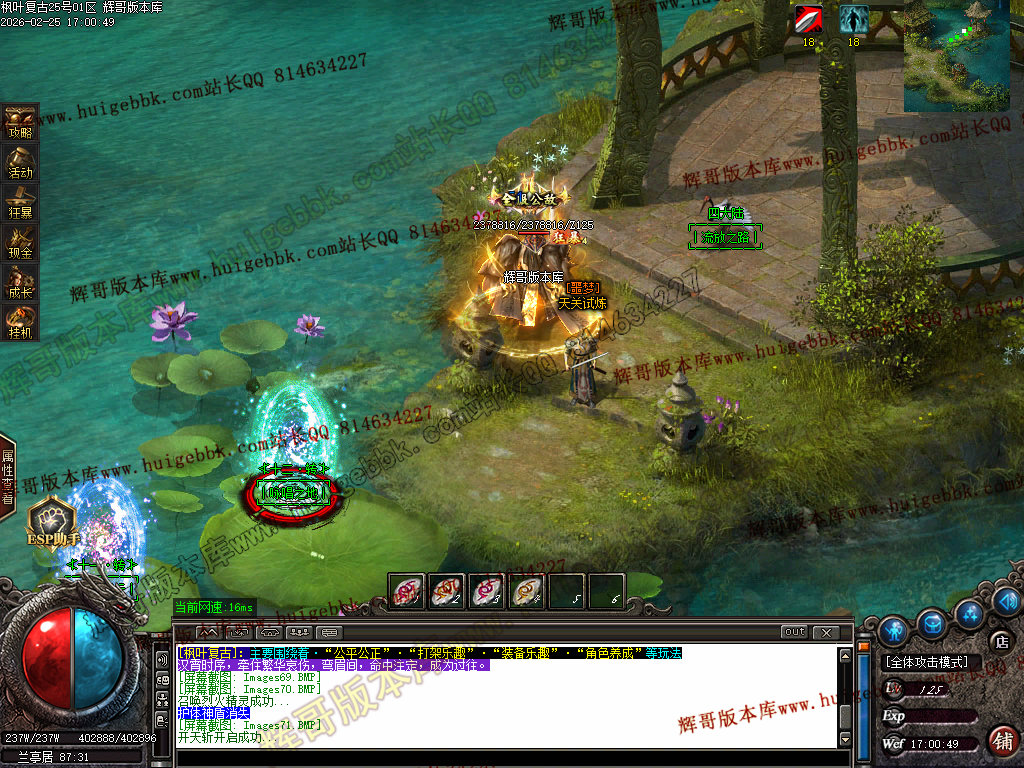Open the 现金 cash menu
The image size is (1024, 768).
coord(20,241)
